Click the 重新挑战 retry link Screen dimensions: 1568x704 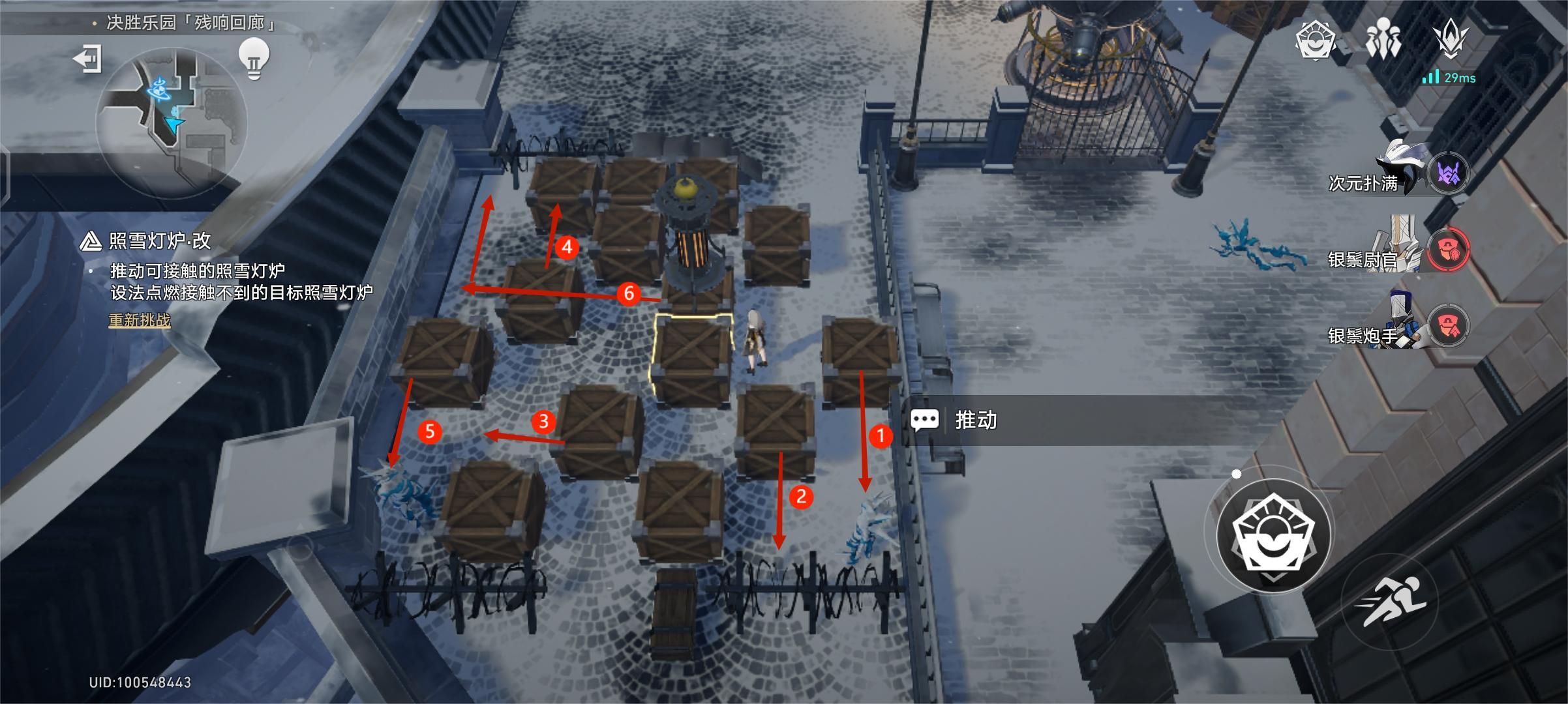(139, 320)
